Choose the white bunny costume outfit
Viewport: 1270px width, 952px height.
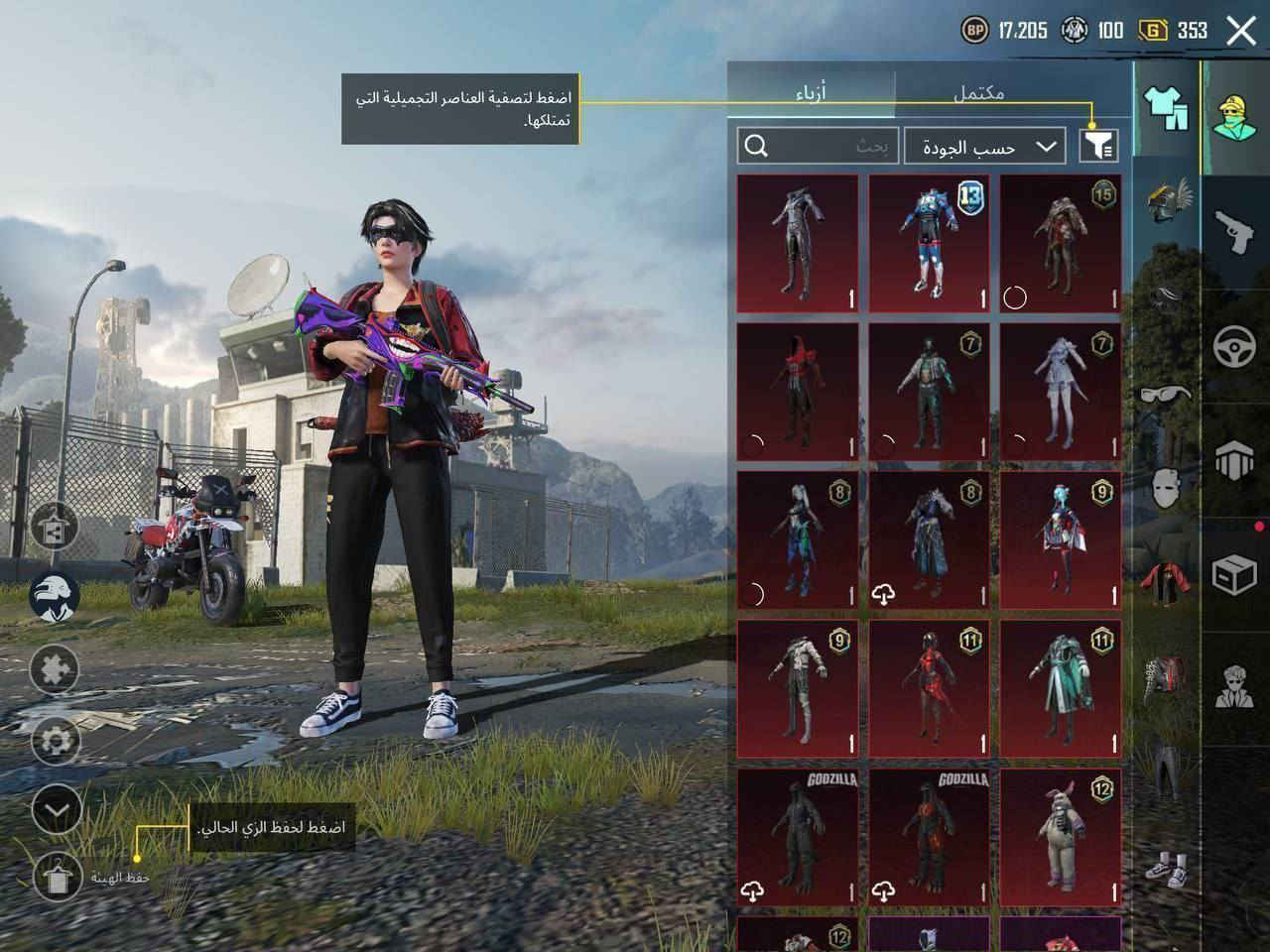(1061, 837)
